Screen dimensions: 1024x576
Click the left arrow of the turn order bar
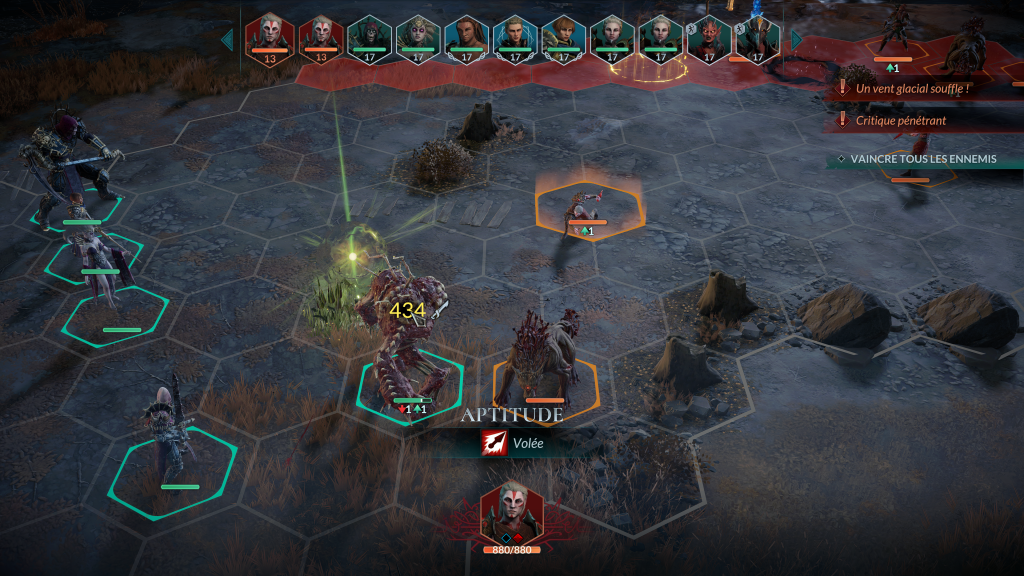(227, 39)
